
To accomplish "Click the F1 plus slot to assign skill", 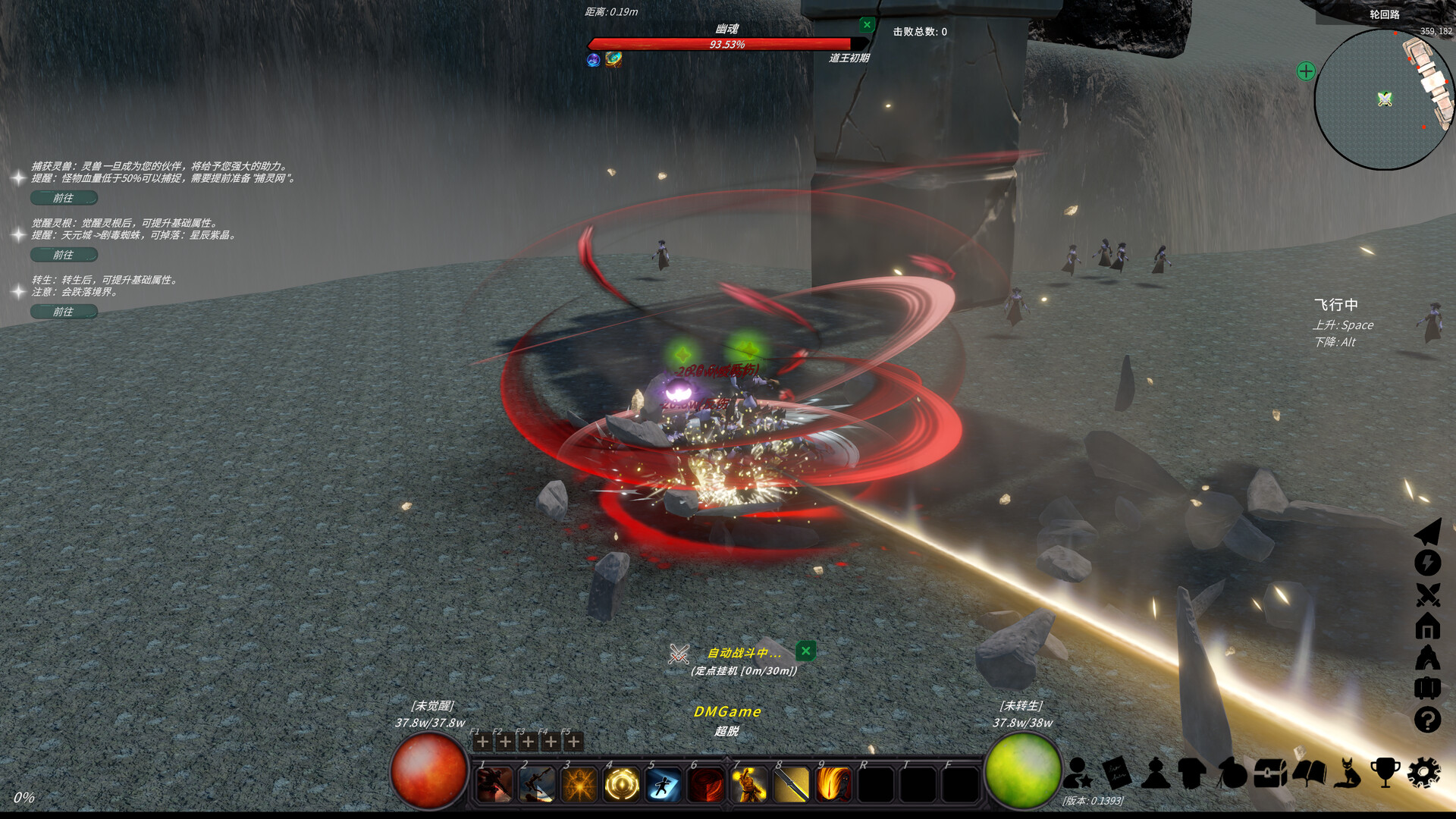I will pos(484,742).
